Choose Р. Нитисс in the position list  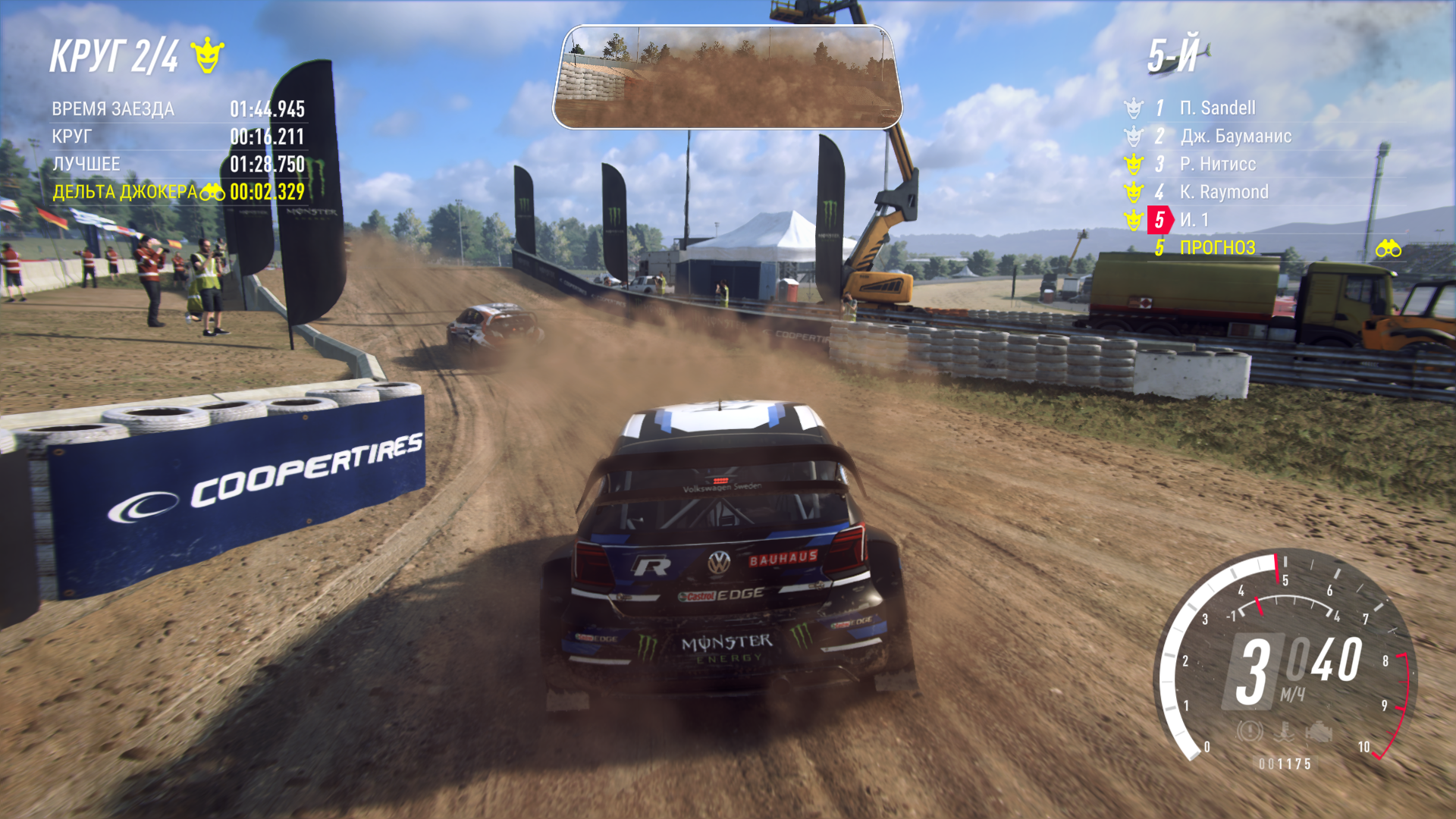coord(1217,165)
